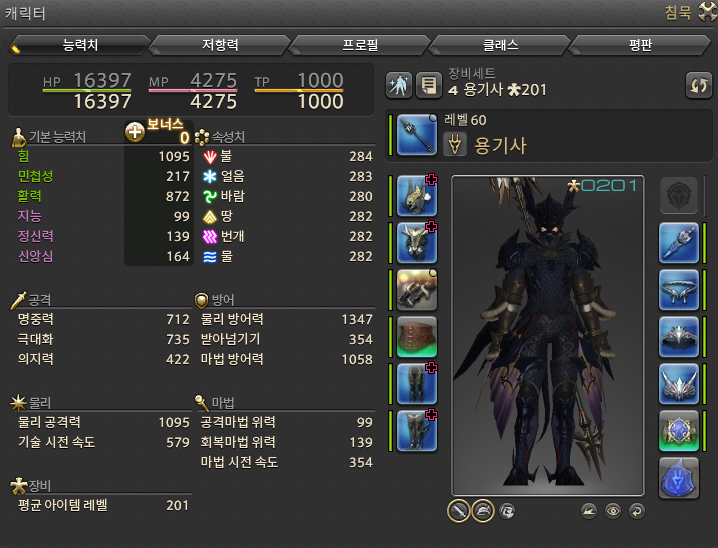Select the necklace accessory slot
718x548 pixels.
[x=678, y=290]
